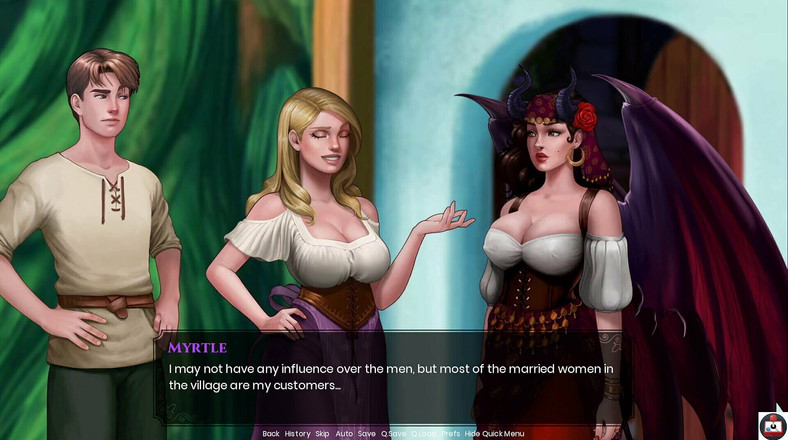
Task: Open the Prefs menu
Action: [451, 434]
